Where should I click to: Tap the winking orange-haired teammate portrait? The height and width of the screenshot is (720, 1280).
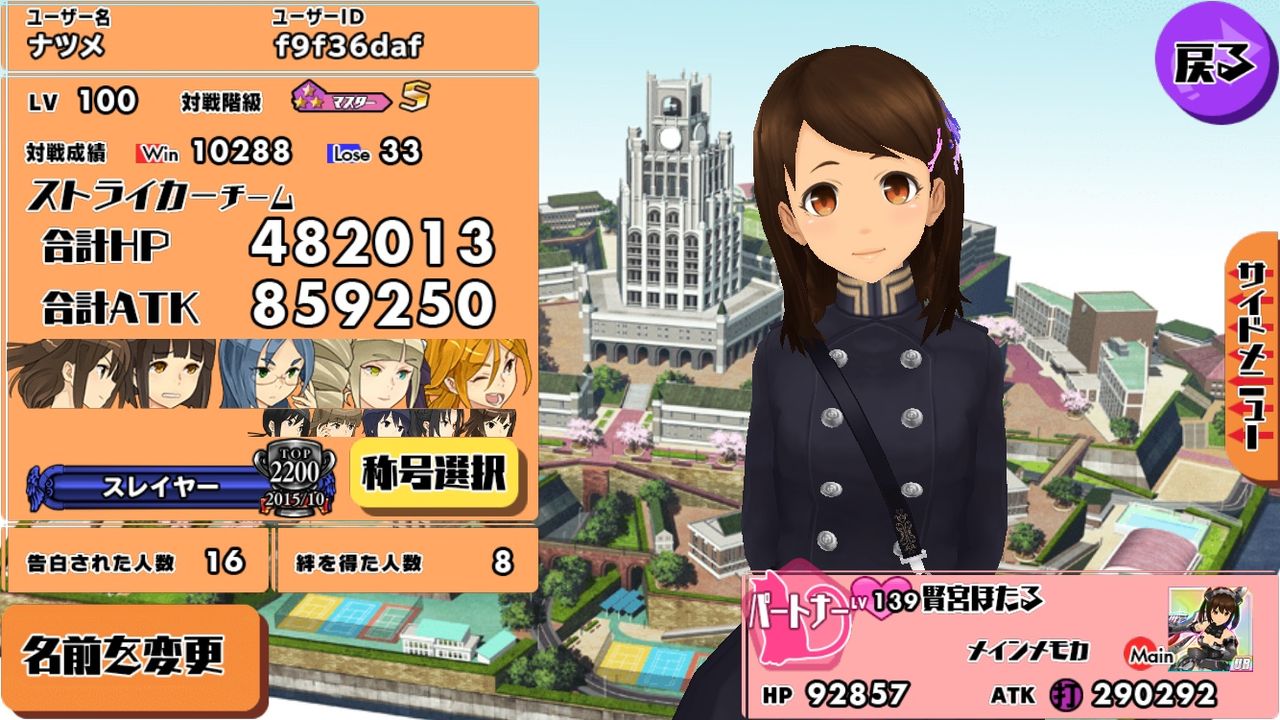tap(485, 375)
